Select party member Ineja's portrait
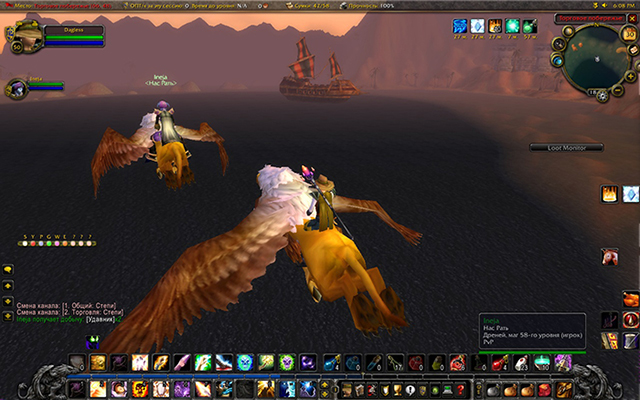The height and width of the screenshot is (400, 640). [16, 86]
